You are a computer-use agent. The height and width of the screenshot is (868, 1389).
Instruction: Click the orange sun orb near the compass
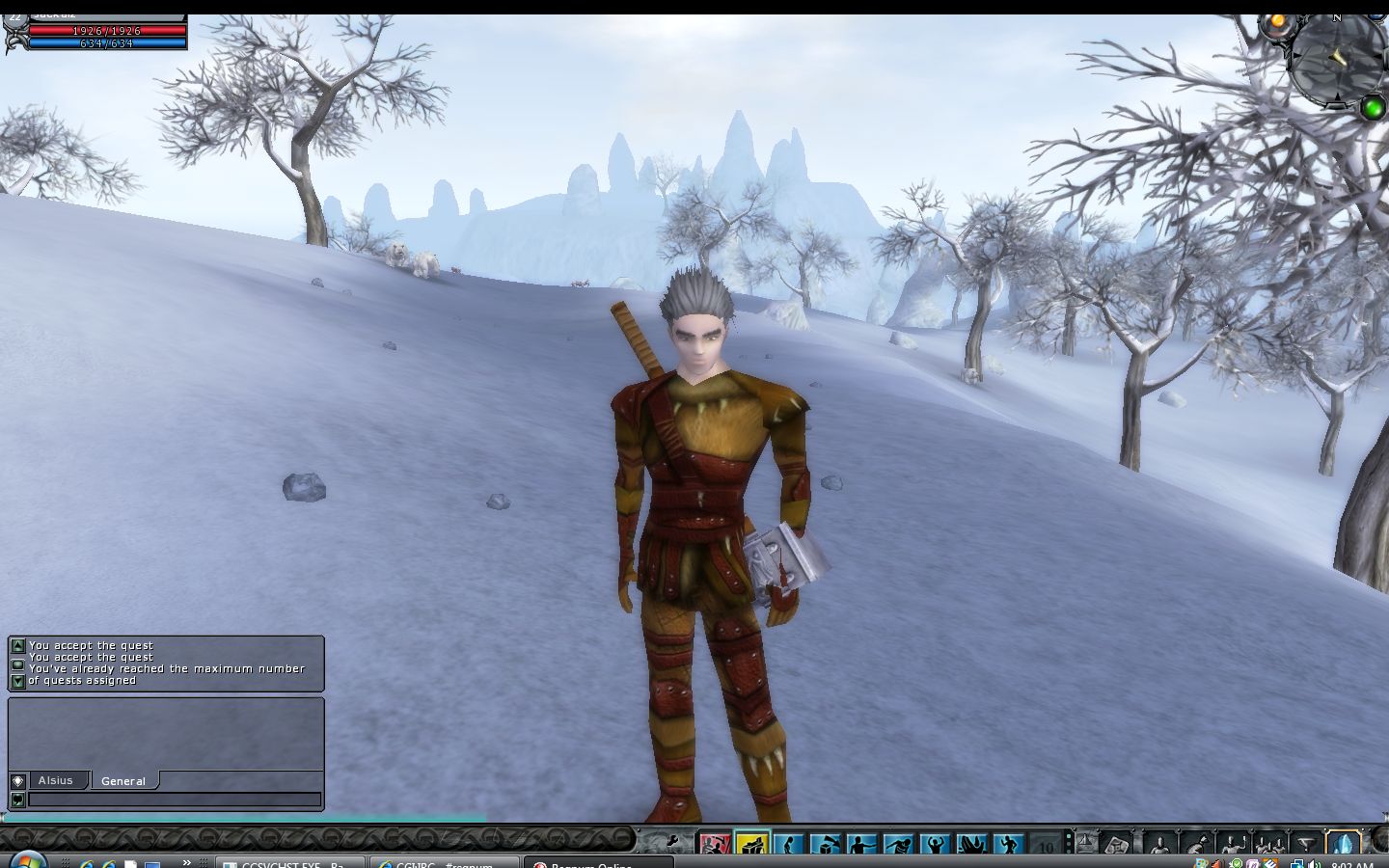click(1277, 21)
